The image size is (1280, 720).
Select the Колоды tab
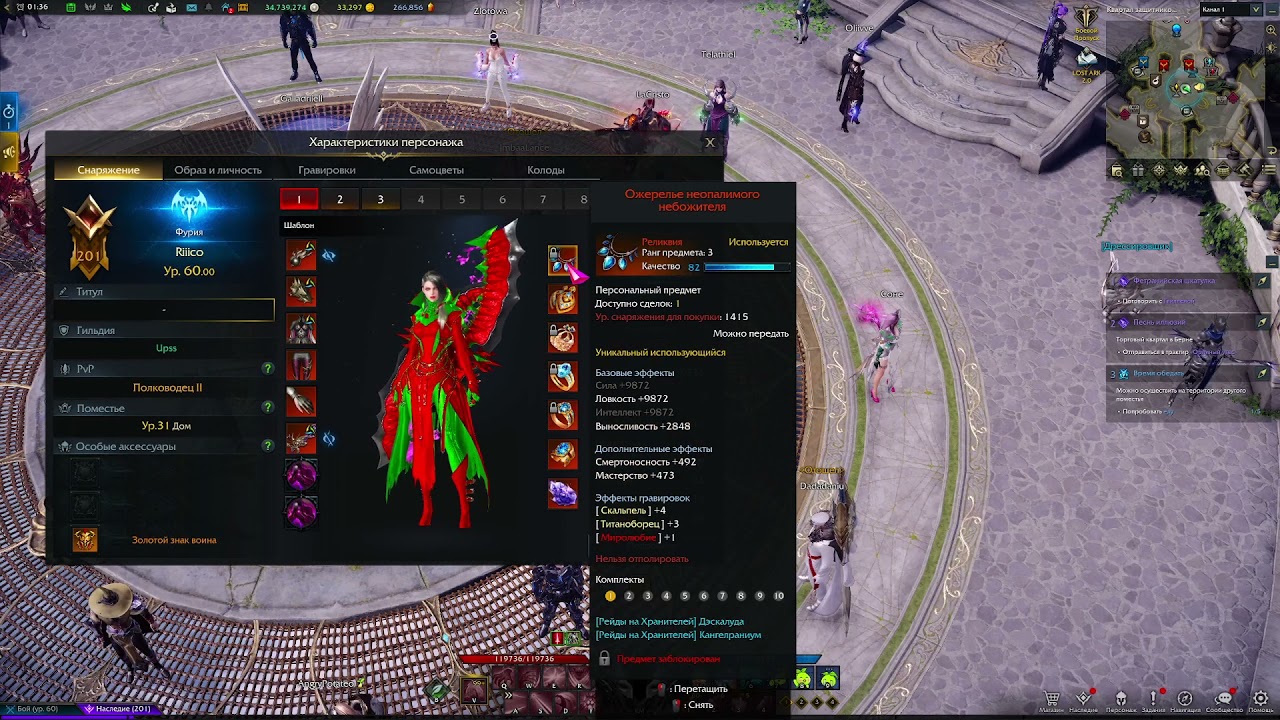(546, 170)
